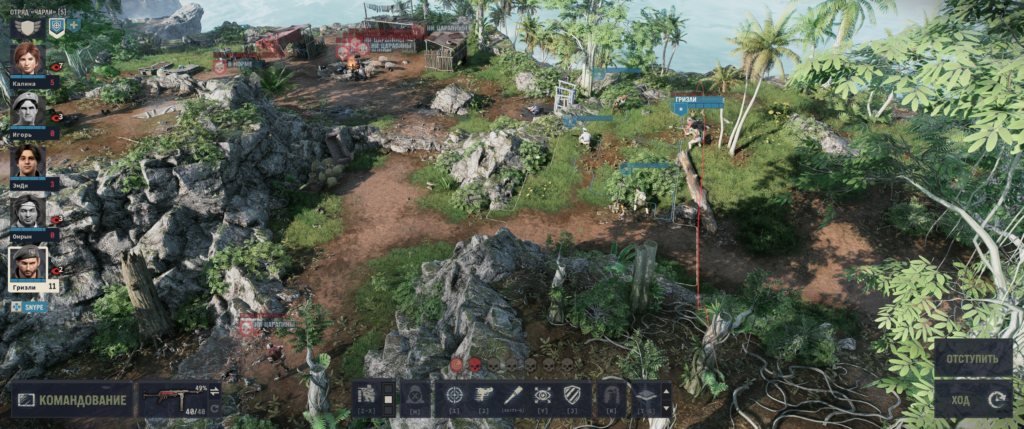Click the Отступить (Retreat) button
1024x429 pixels.
[x=973, y=357]
